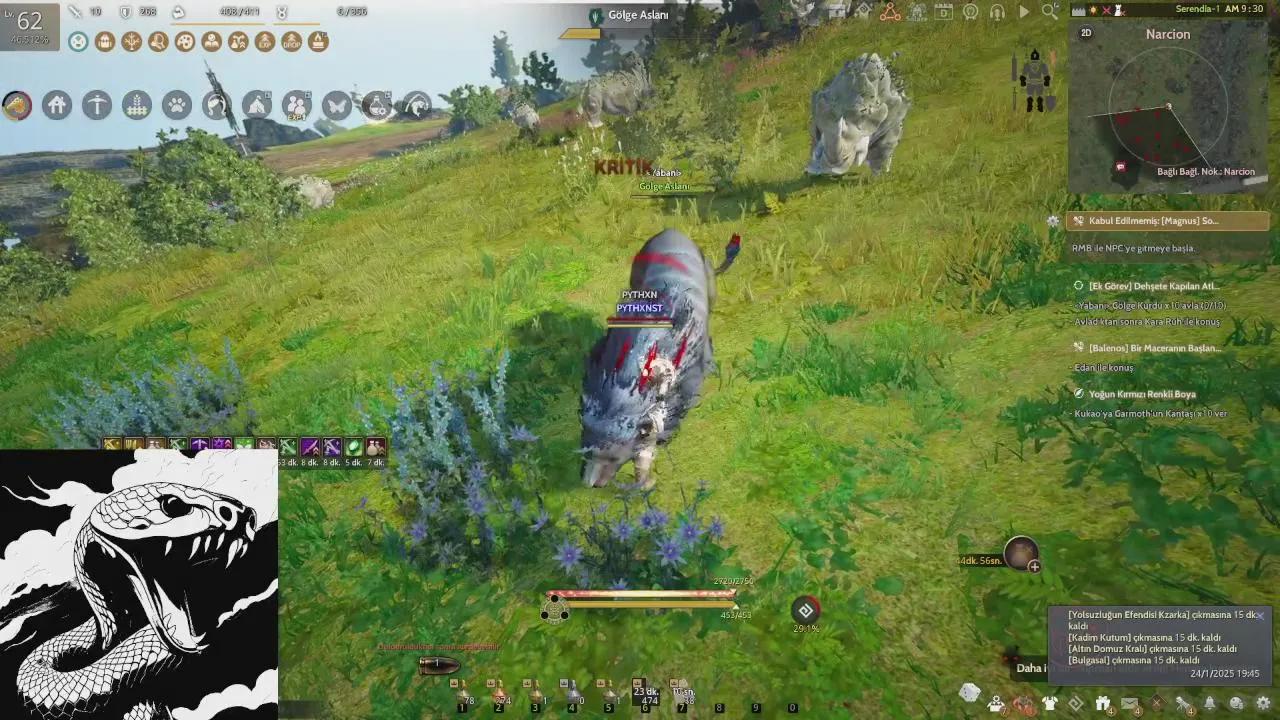1280x720 pixels.
Task: Click the butterfly life-skill icon
Action: (338, 105)
